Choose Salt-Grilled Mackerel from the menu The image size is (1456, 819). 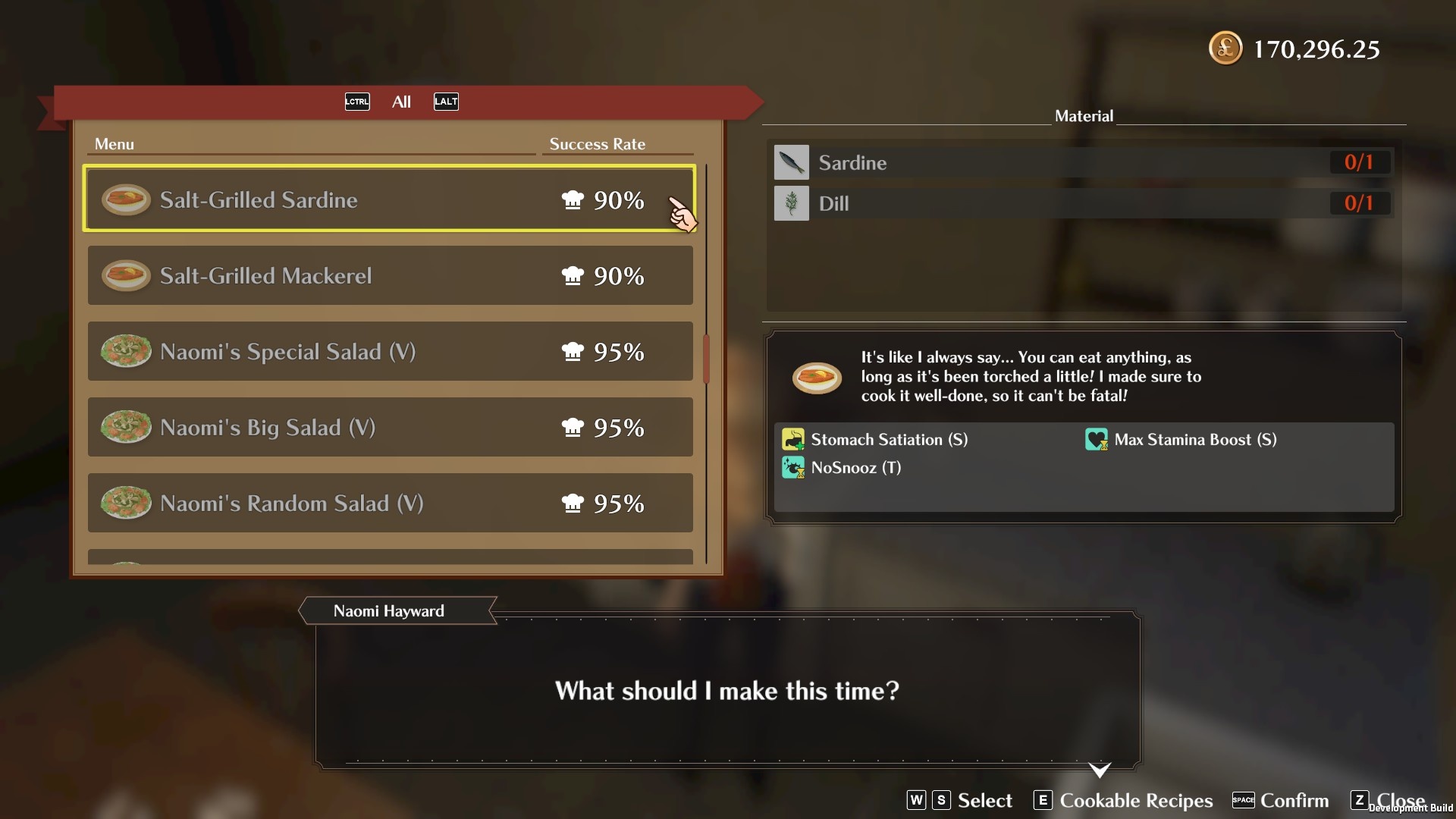[389, 275]
